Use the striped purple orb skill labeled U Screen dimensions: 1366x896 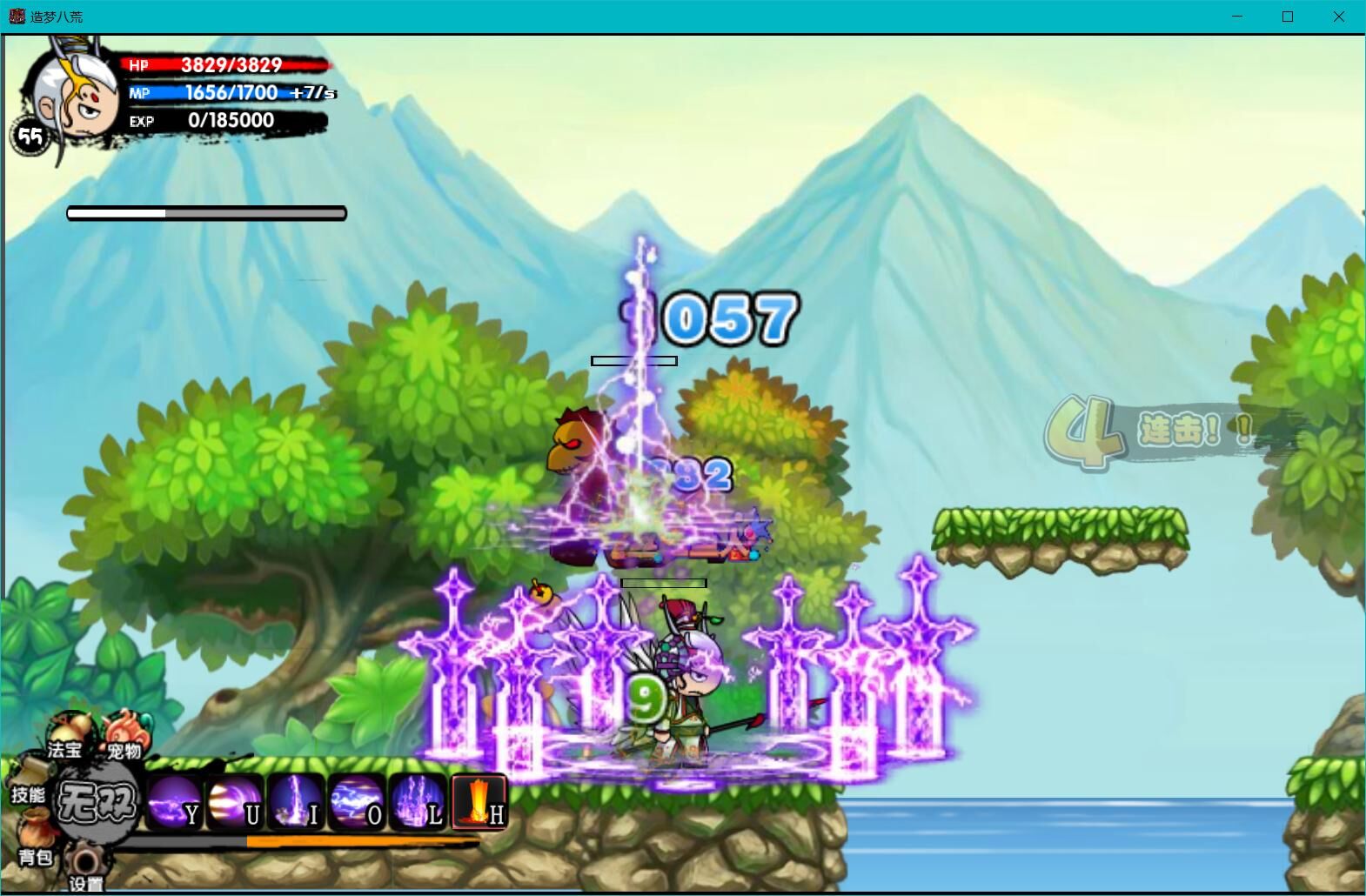(235, 802)
